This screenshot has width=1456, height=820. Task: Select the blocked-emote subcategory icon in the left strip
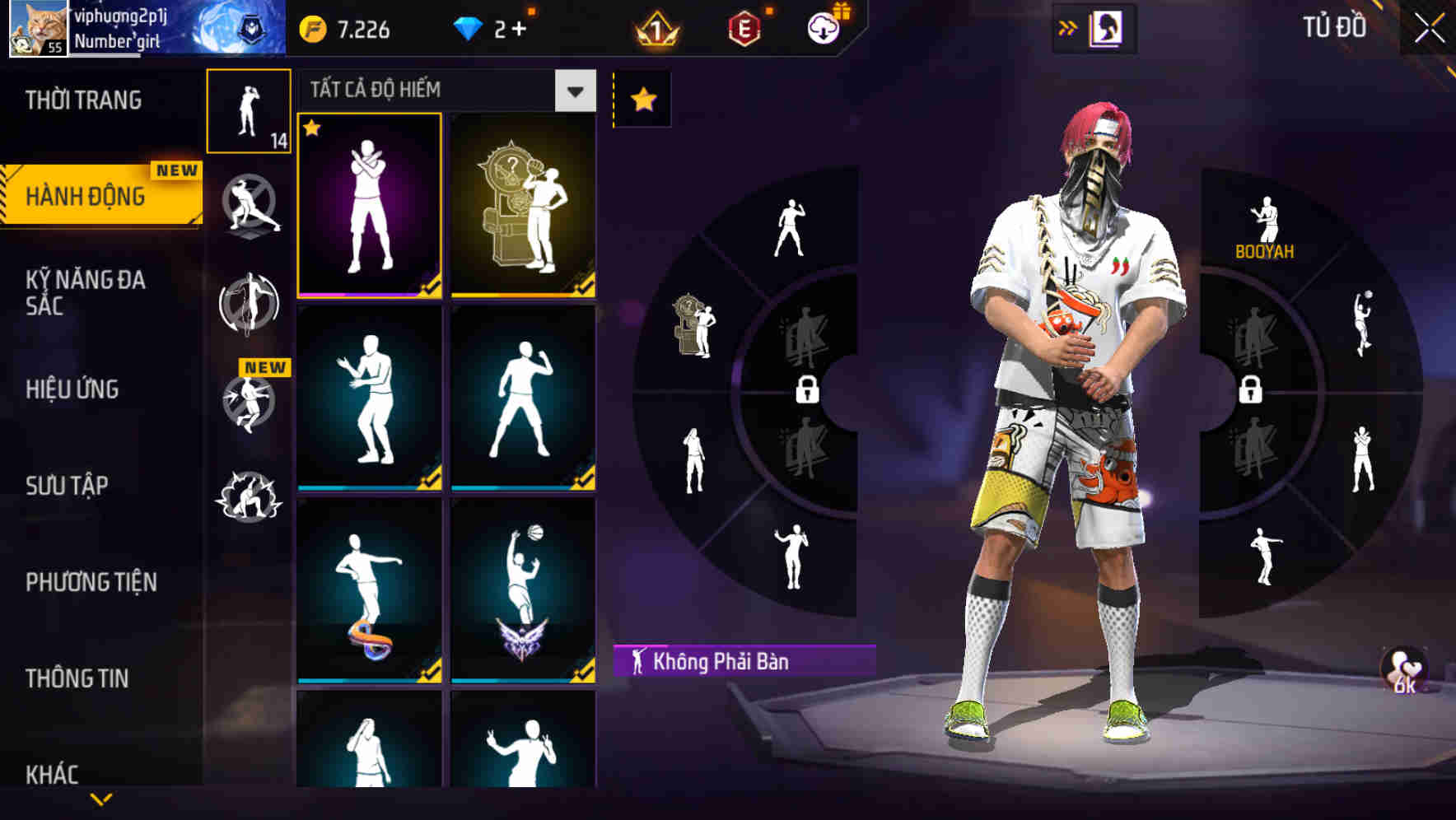point(250,206)
